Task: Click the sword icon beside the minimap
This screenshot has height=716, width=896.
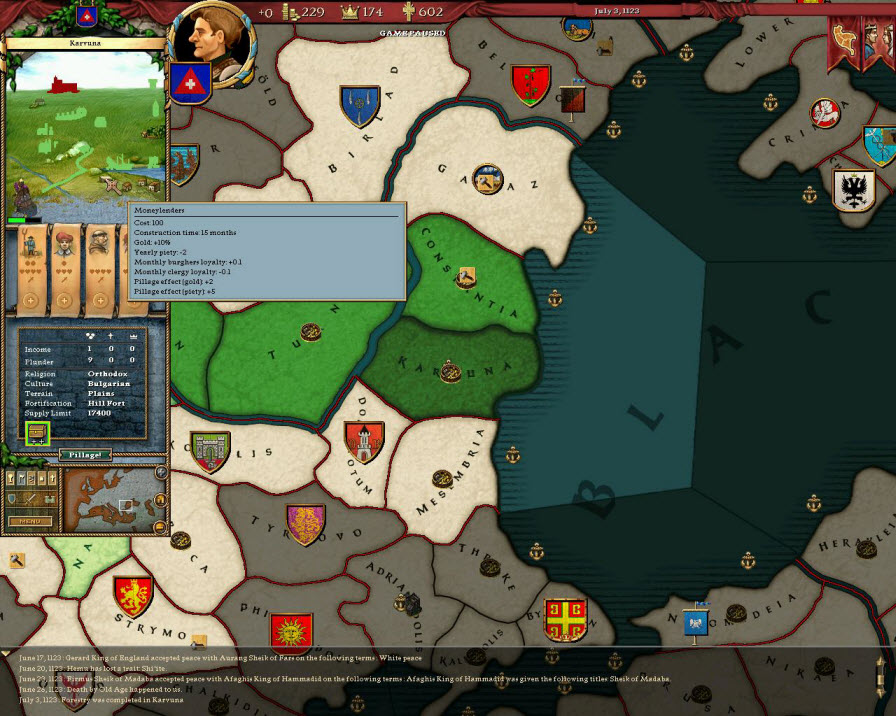Action: tap(32, 498)
